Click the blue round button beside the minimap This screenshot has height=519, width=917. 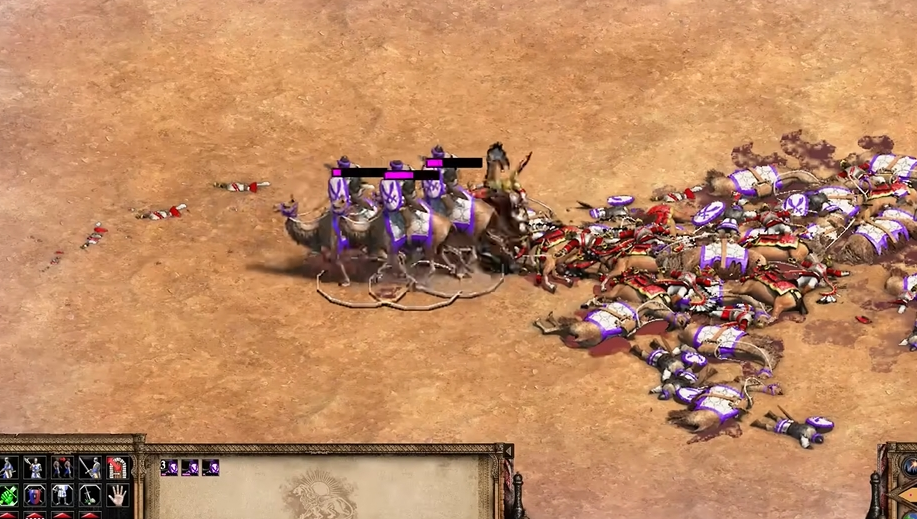tap(909, 465)
